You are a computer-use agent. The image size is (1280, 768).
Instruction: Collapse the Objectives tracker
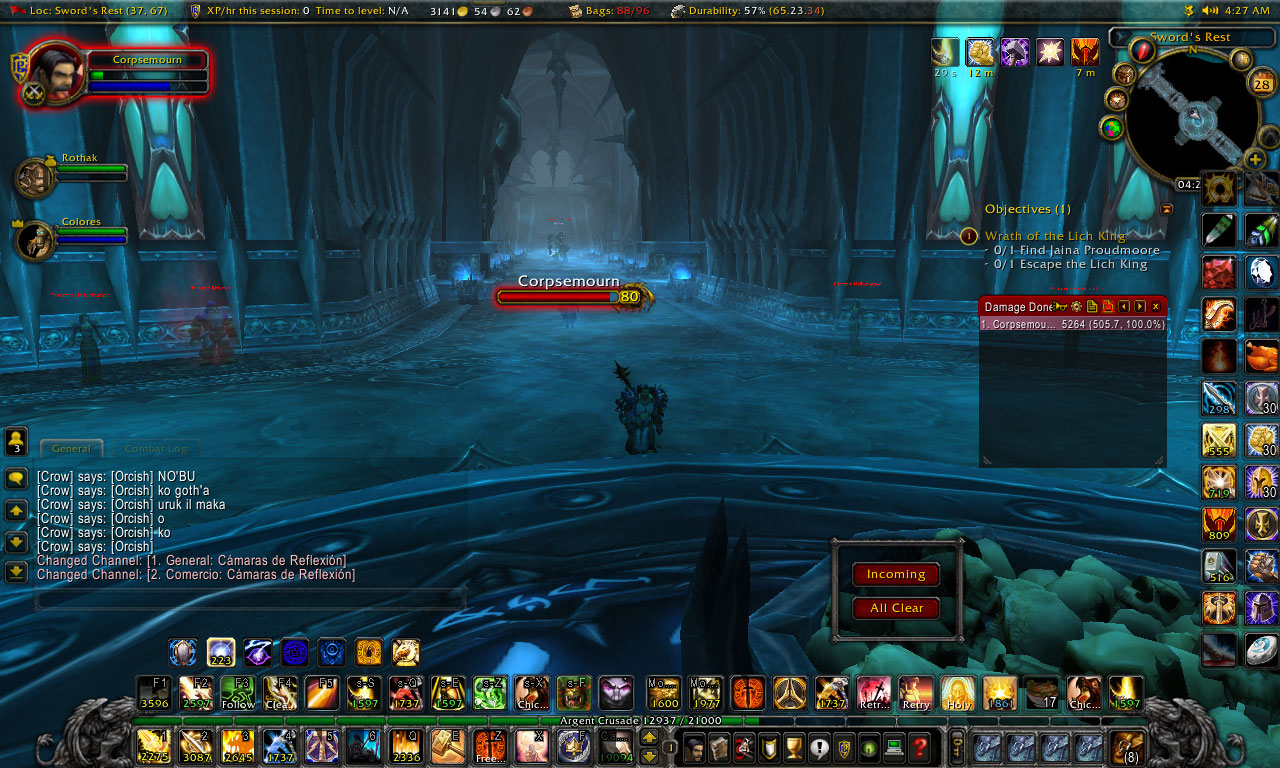click(1166, 209)
